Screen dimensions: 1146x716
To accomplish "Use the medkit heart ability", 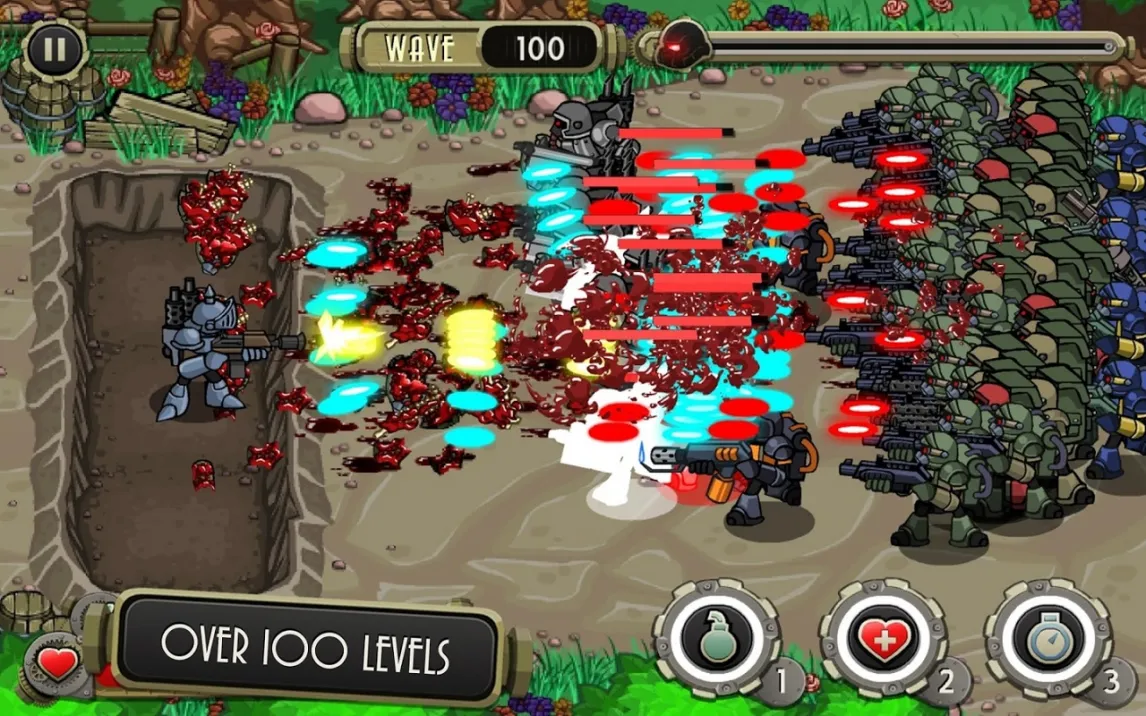I will pos(882,638).
